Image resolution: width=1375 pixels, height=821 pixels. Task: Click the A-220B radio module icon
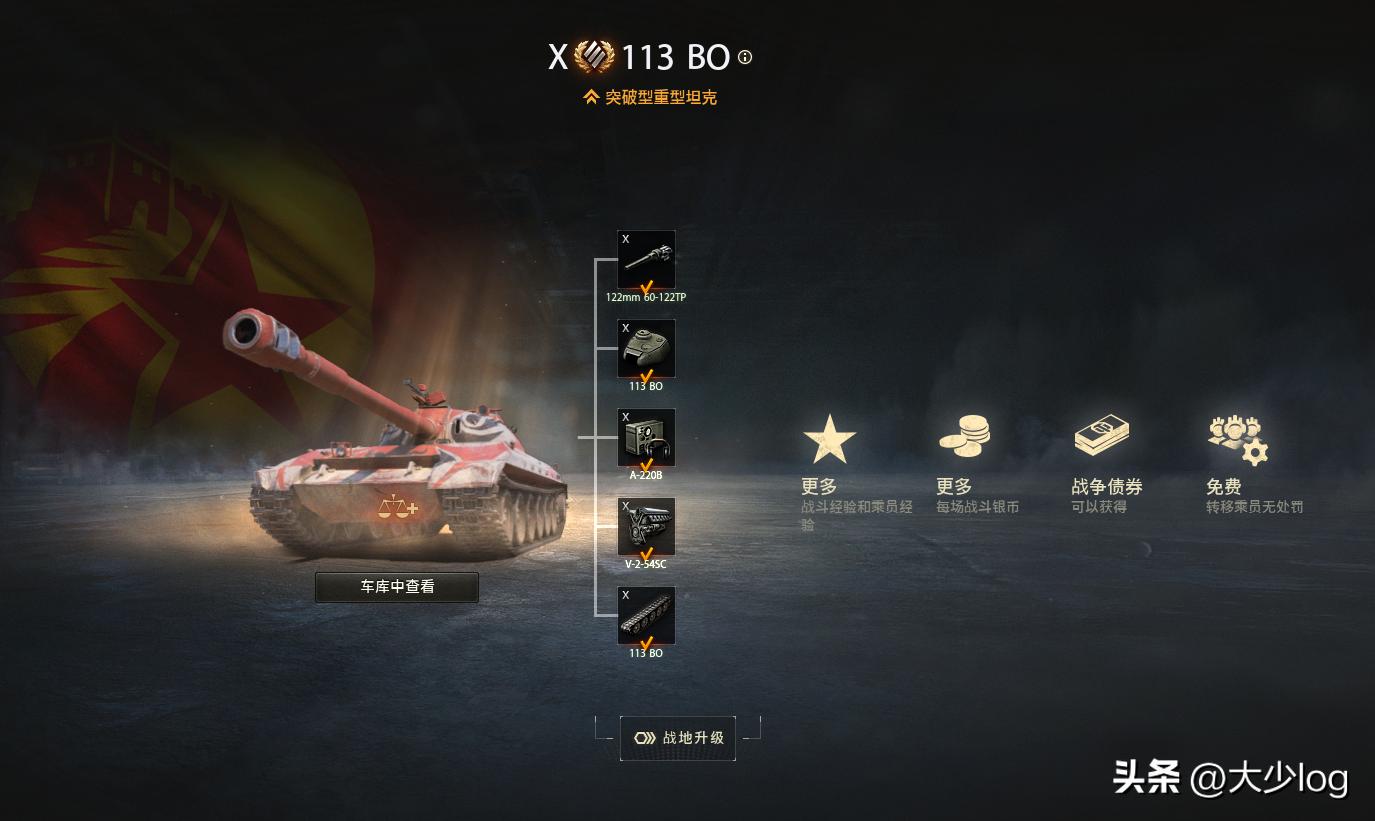click(646, 437)
